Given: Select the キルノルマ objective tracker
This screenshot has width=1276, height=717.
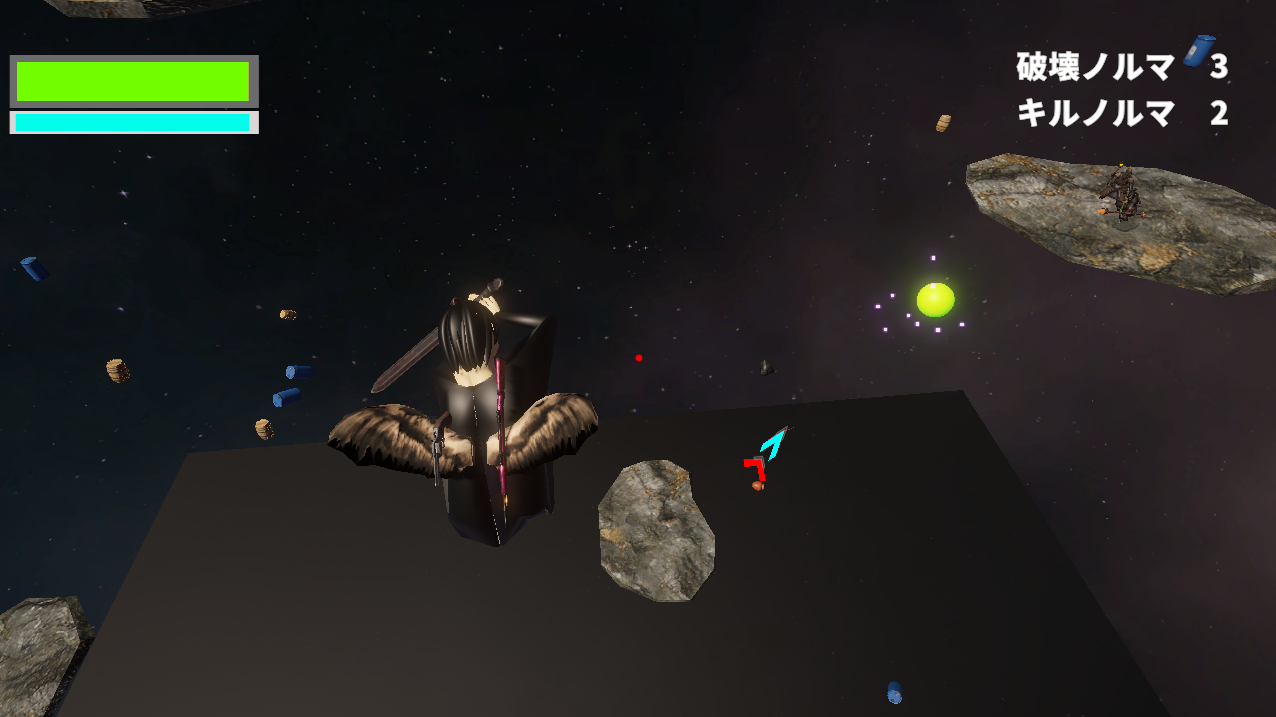Looking at the screenshot, I should tap(1120, 113).
